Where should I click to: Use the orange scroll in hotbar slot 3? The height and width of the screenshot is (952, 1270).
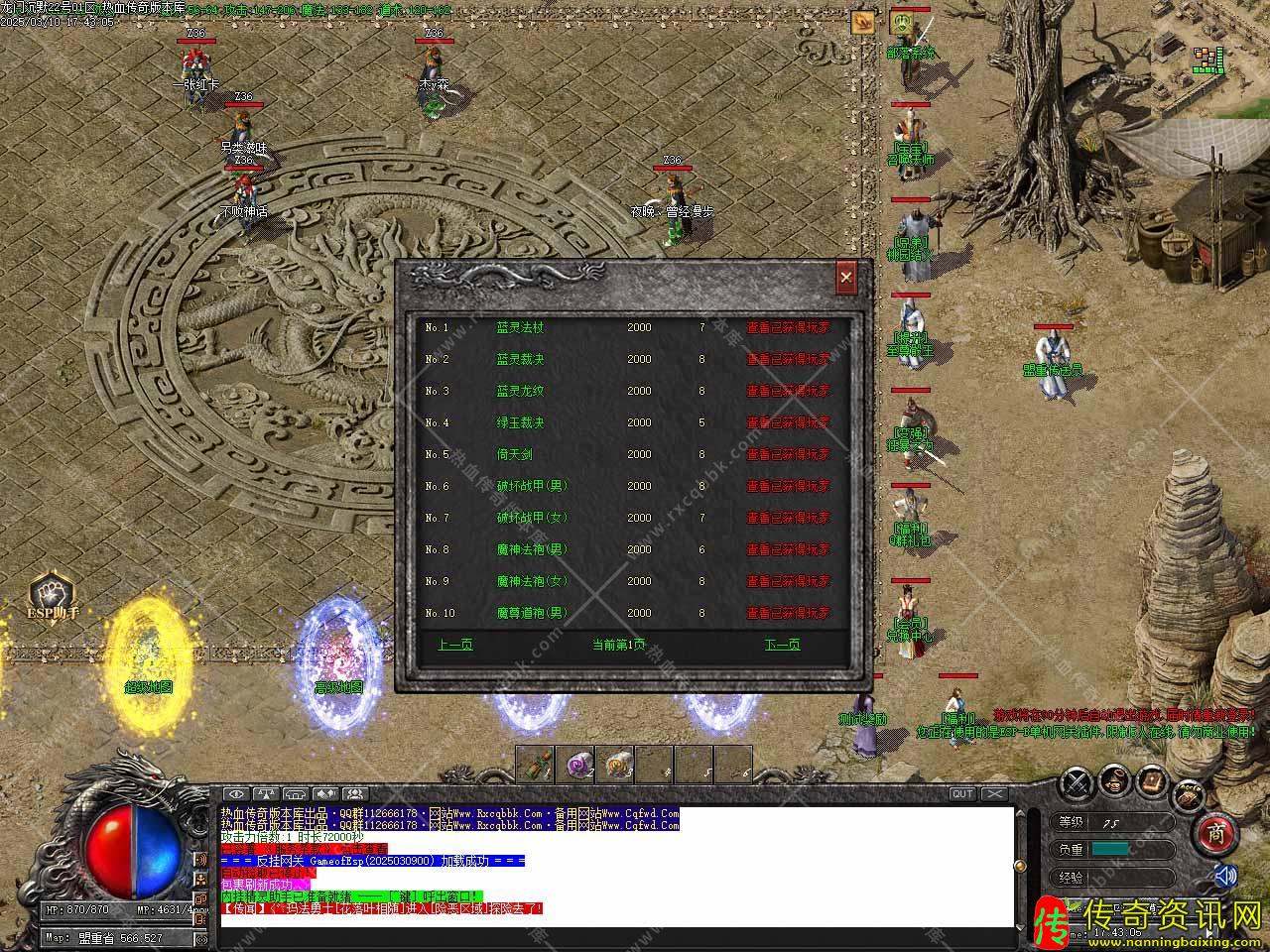(x=615, y=765)
